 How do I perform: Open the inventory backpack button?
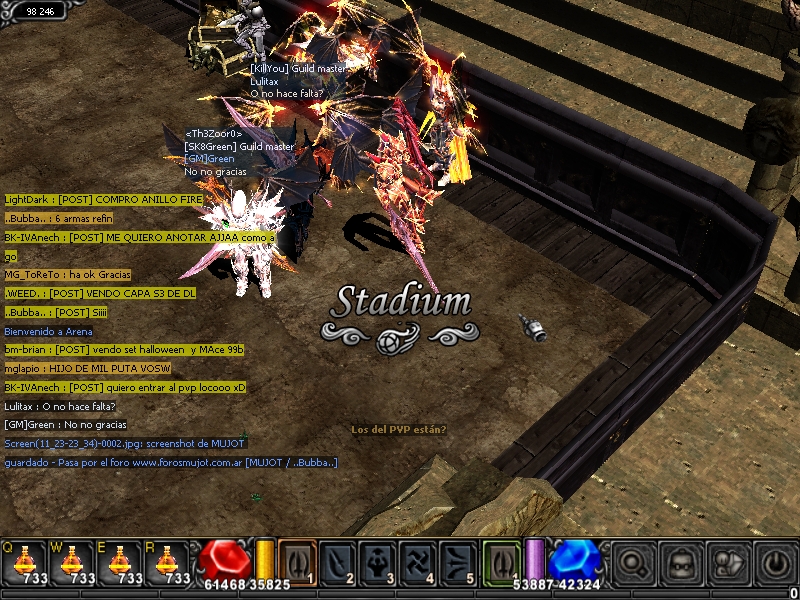(681, 563)
